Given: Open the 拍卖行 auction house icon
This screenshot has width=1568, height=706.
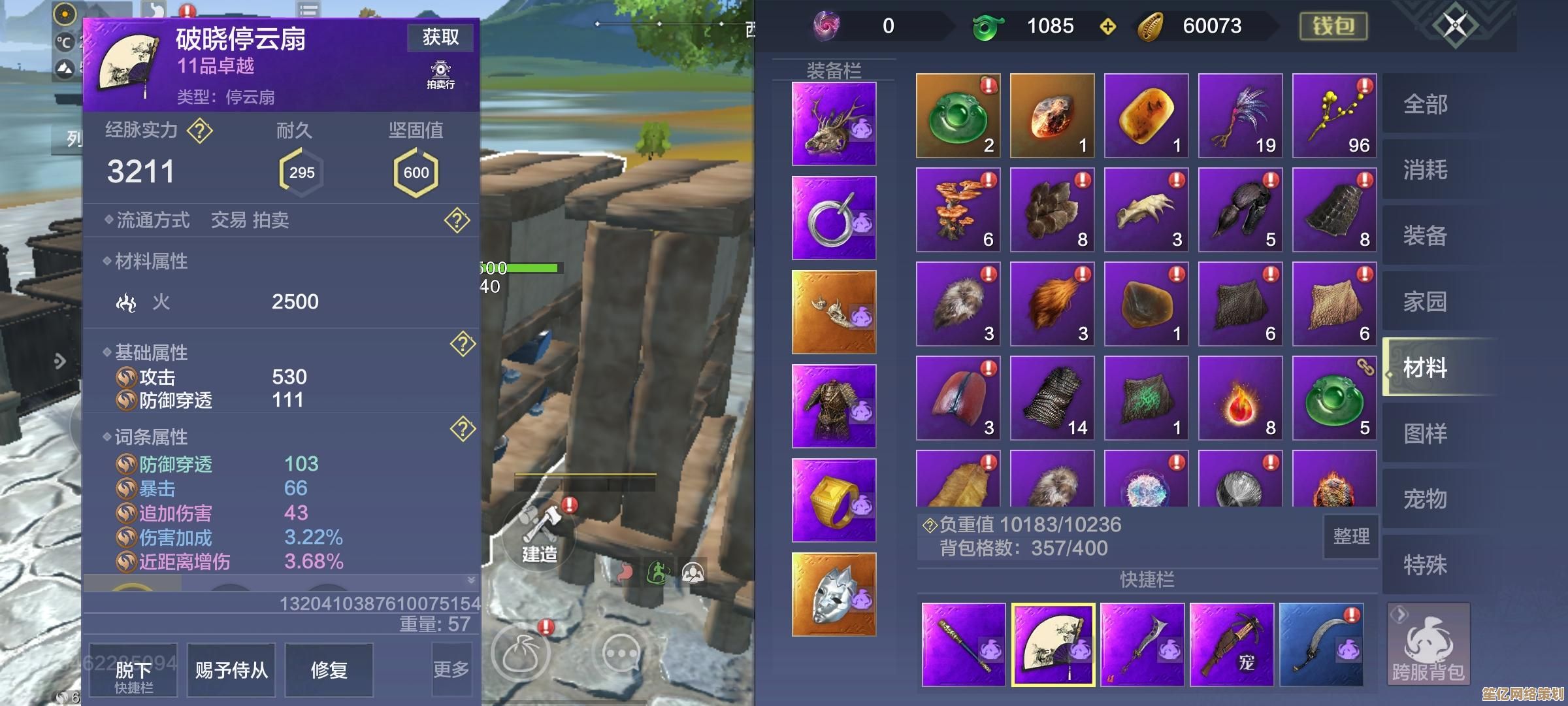Looking at the screenshot, I should (441, 75).
